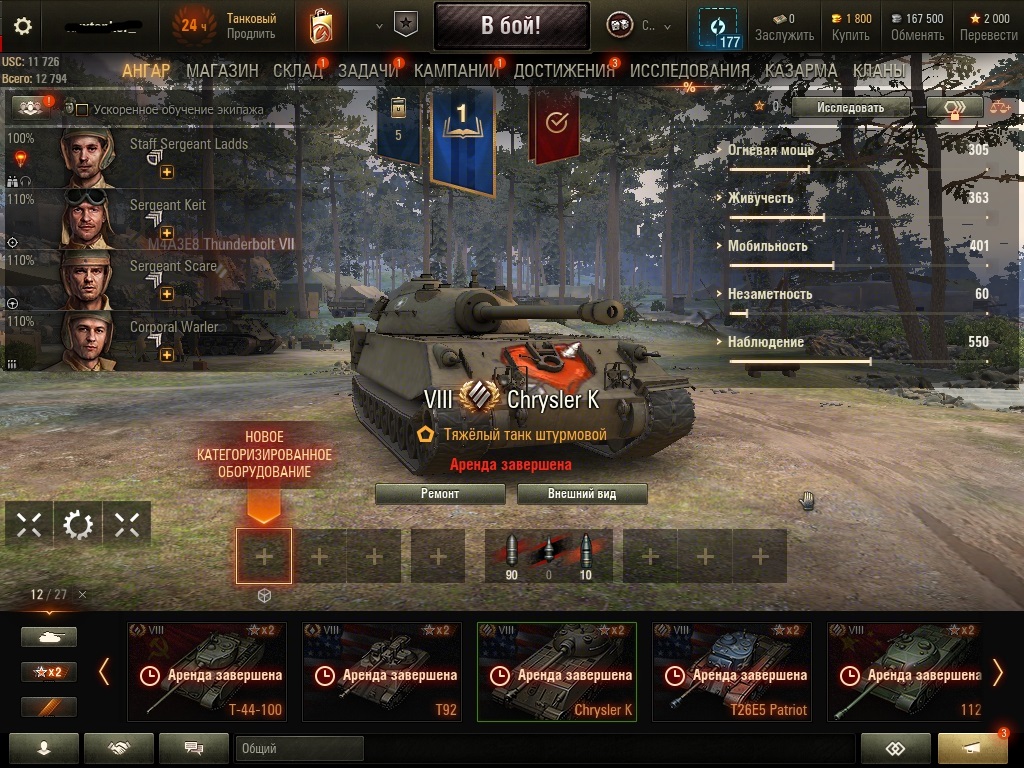
Task: Select the T-44-100 tank in carousel
Action: coord(207,671)
